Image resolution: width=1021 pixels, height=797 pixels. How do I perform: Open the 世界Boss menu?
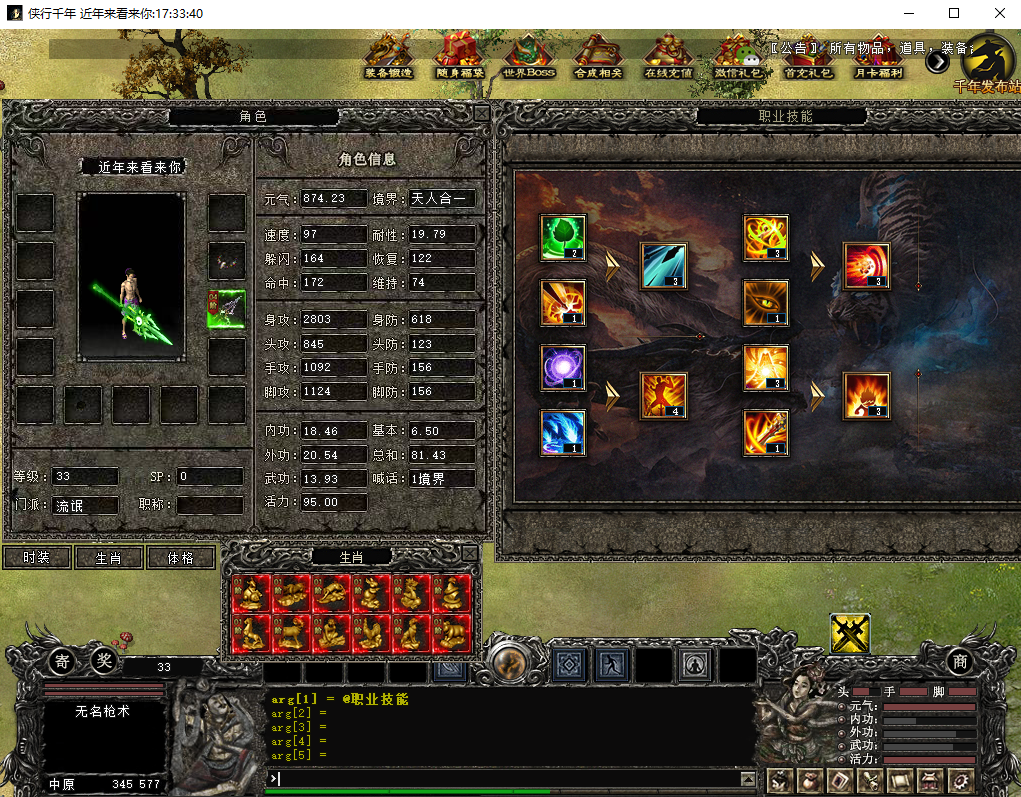528,57
